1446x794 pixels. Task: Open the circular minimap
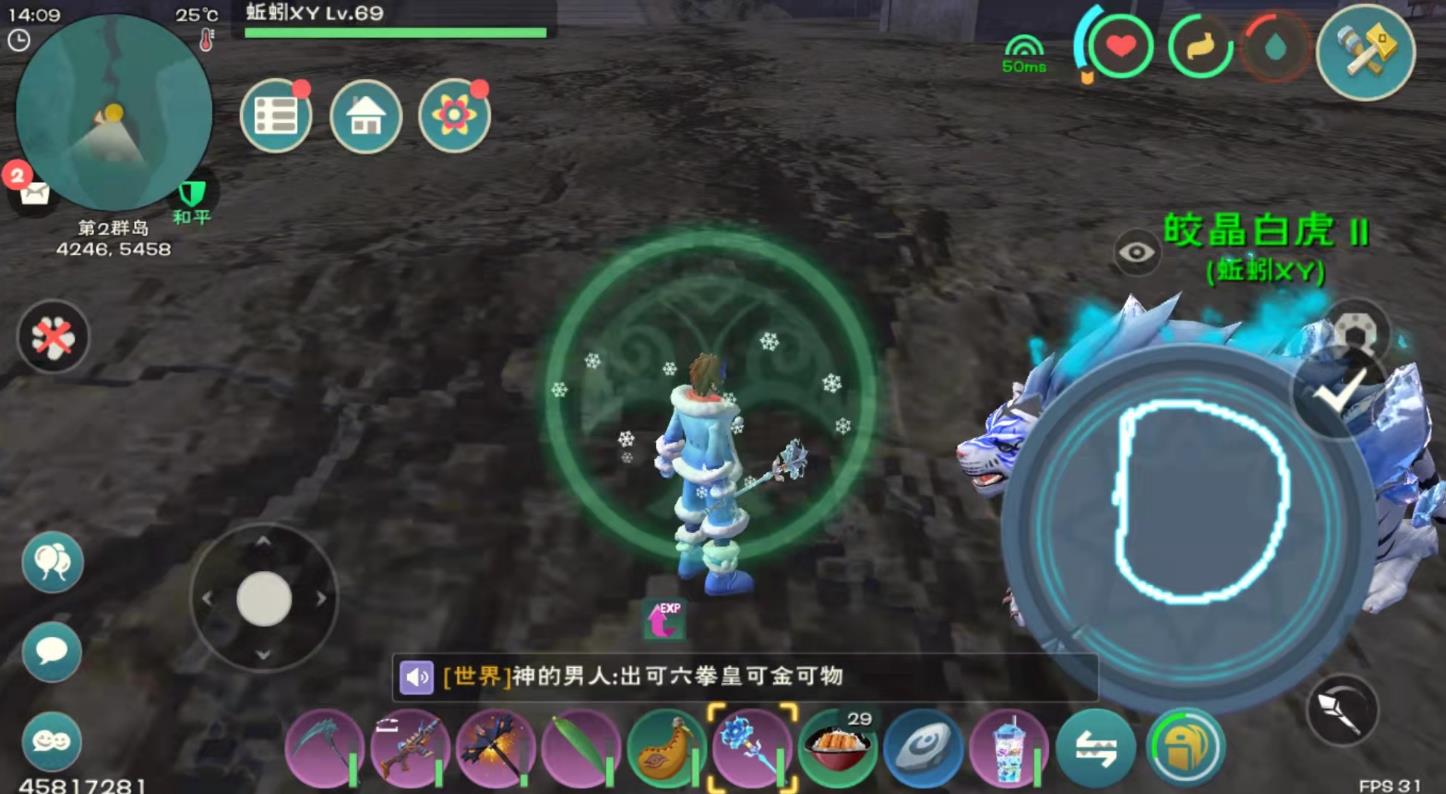113,111
